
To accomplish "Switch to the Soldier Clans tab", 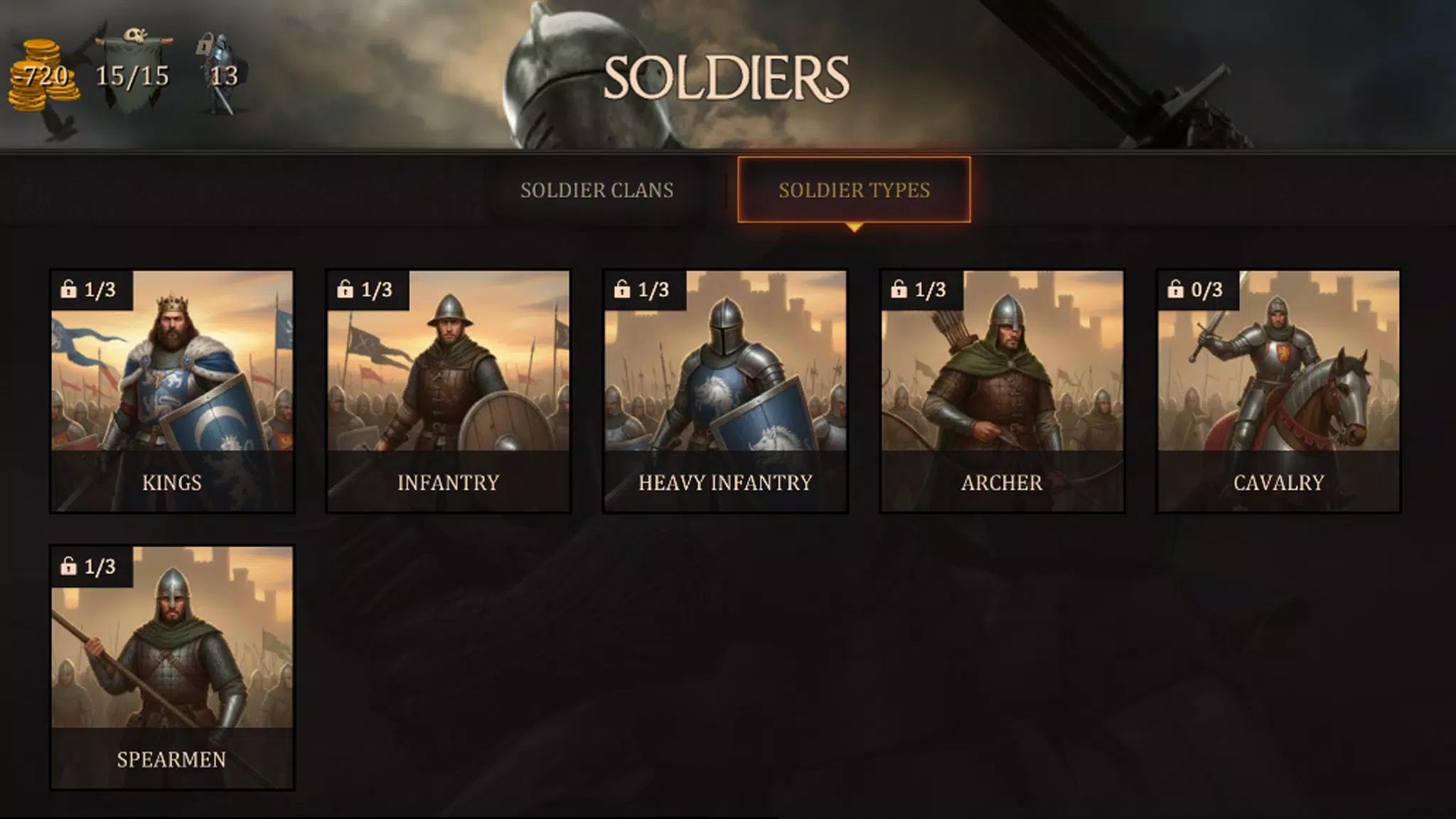I will tap(597, 191).
